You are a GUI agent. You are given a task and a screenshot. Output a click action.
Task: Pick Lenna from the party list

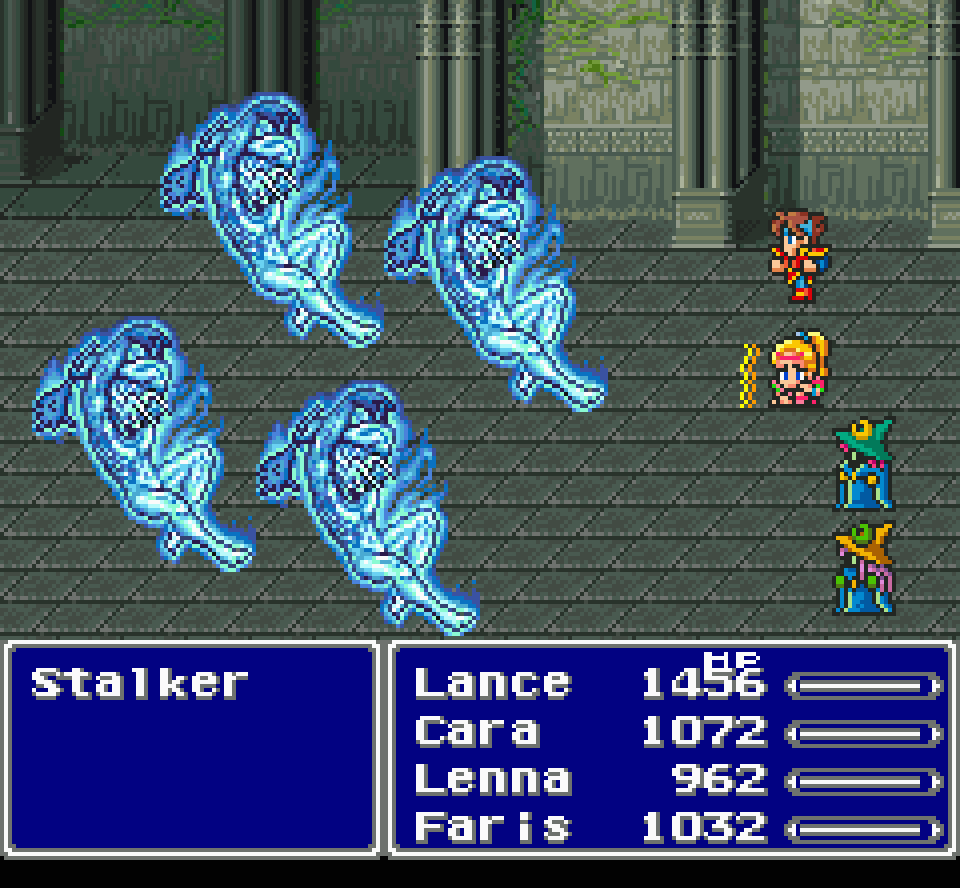coord(492,780)
